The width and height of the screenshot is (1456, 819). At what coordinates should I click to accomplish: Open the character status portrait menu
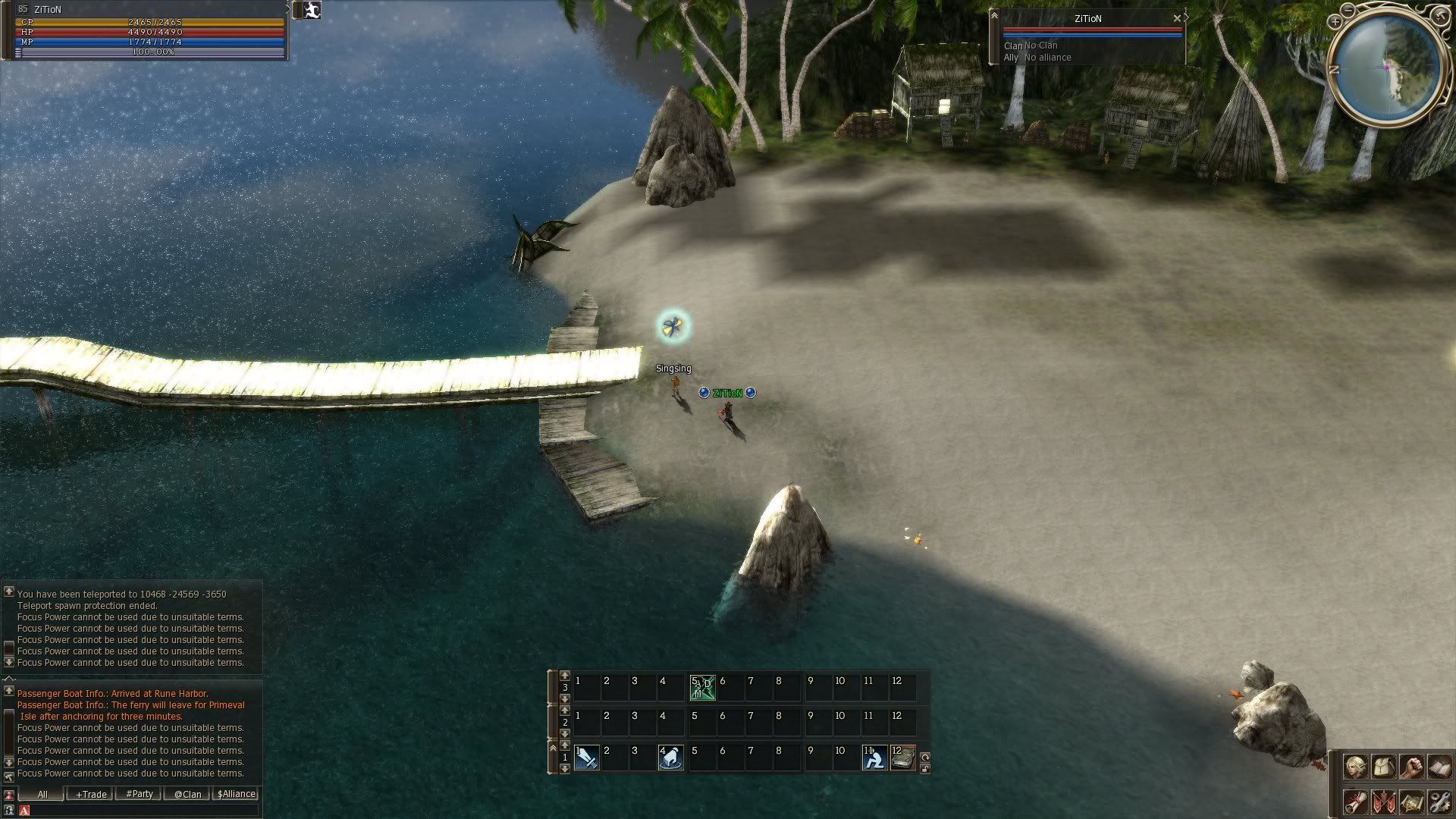point(1355,767)
